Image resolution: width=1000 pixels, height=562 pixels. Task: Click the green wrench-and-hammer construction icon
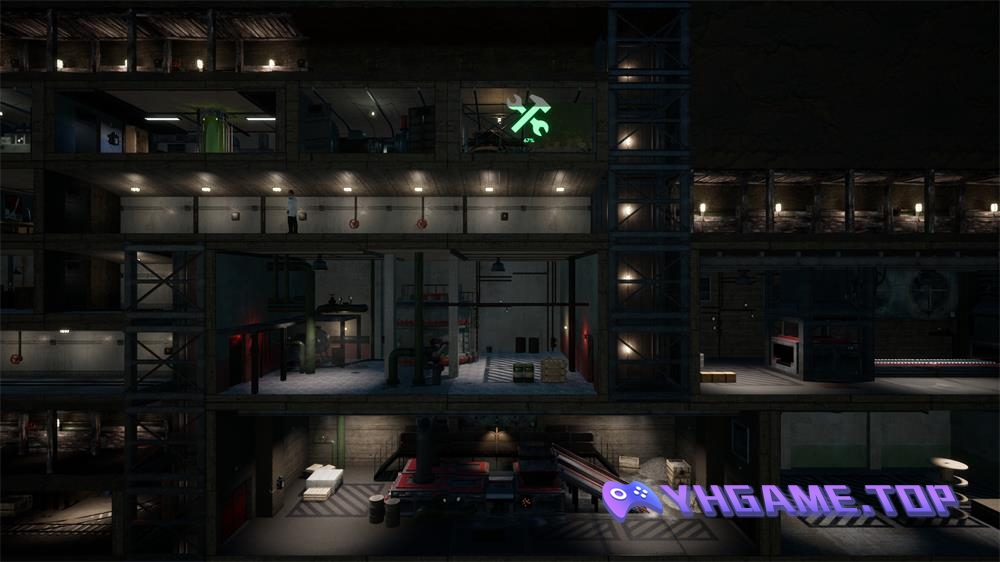528,115
